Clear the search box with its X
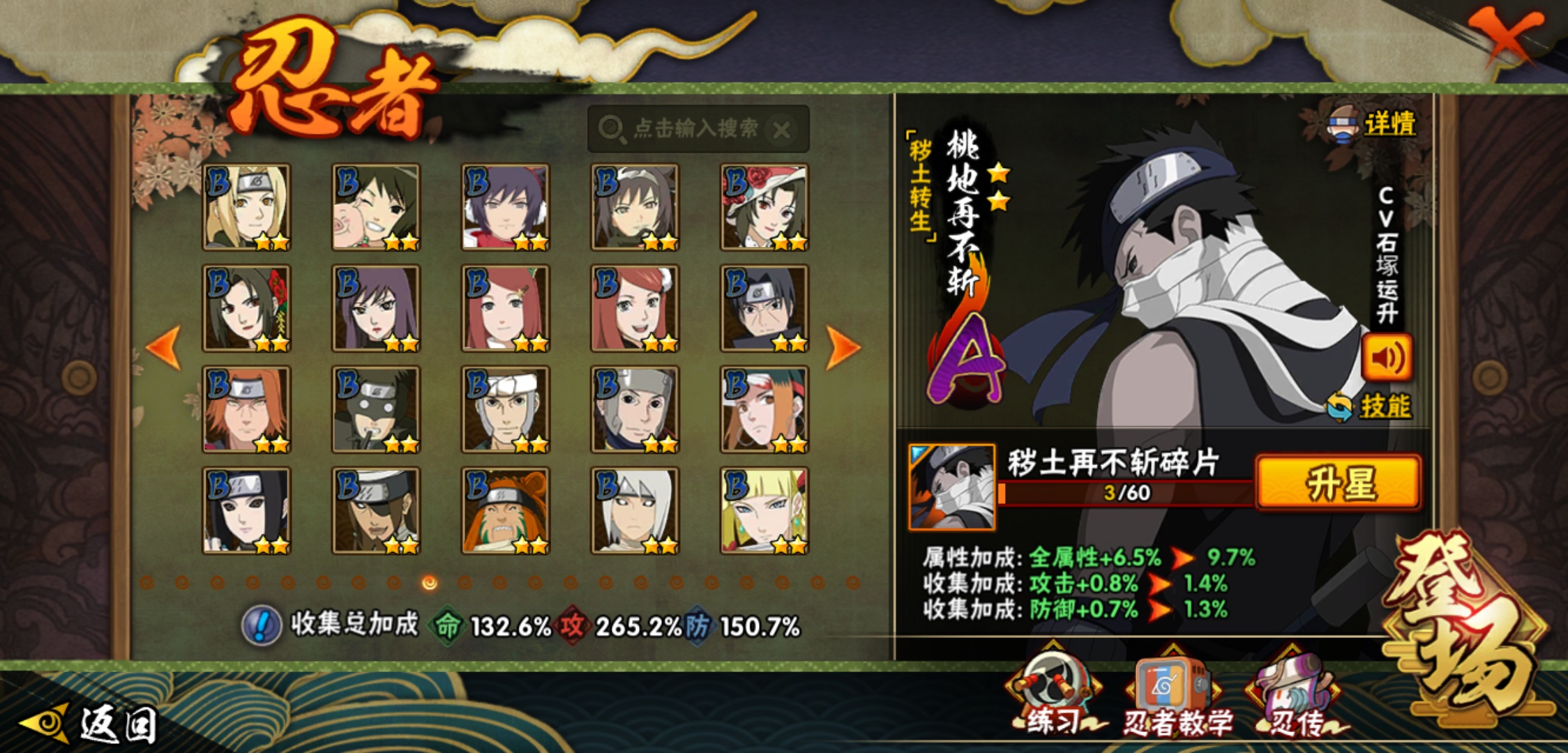 point(782,130)
